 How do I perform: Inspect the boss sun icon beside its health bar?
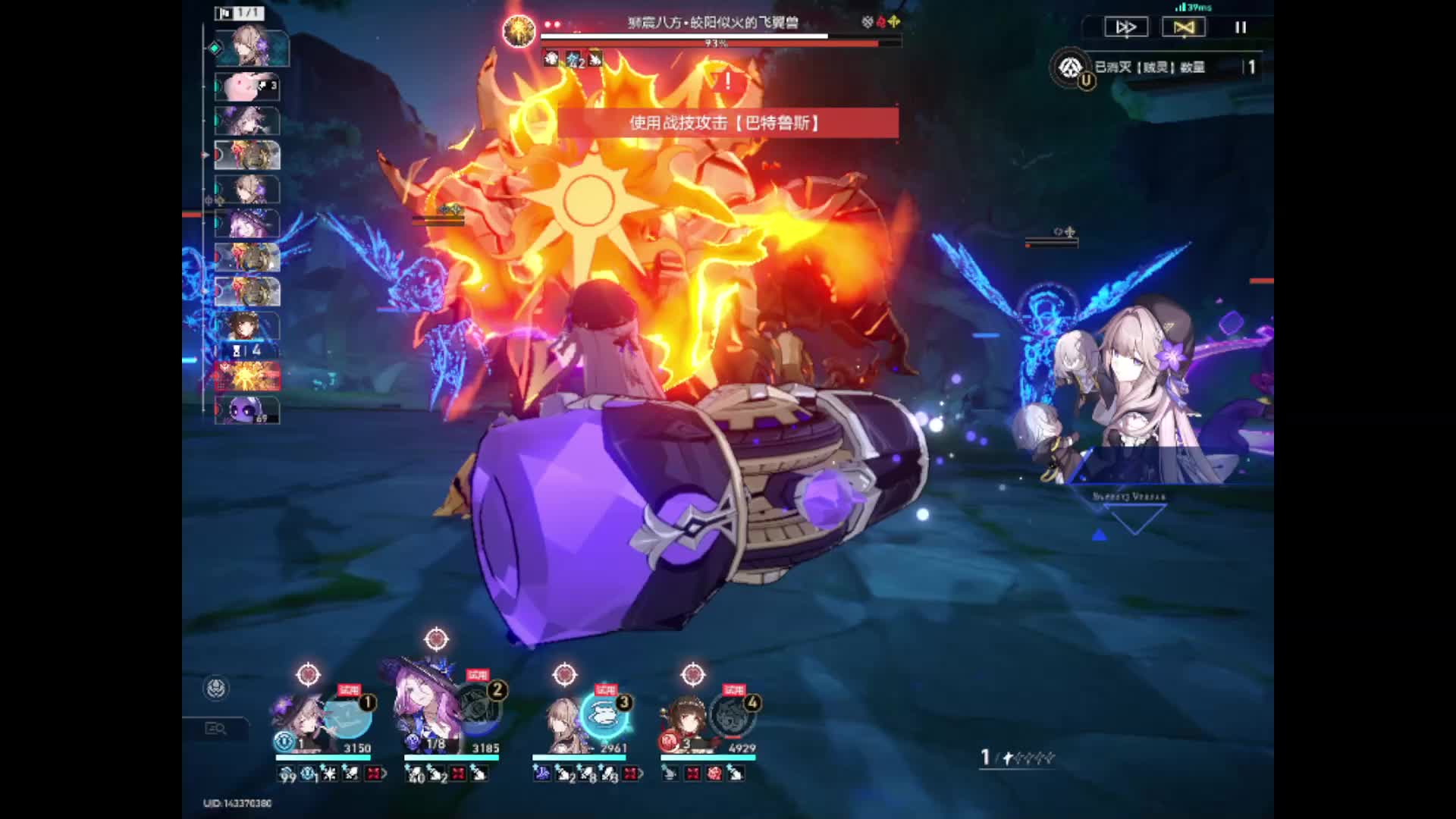pyautogui.click(x=519, y=30)
